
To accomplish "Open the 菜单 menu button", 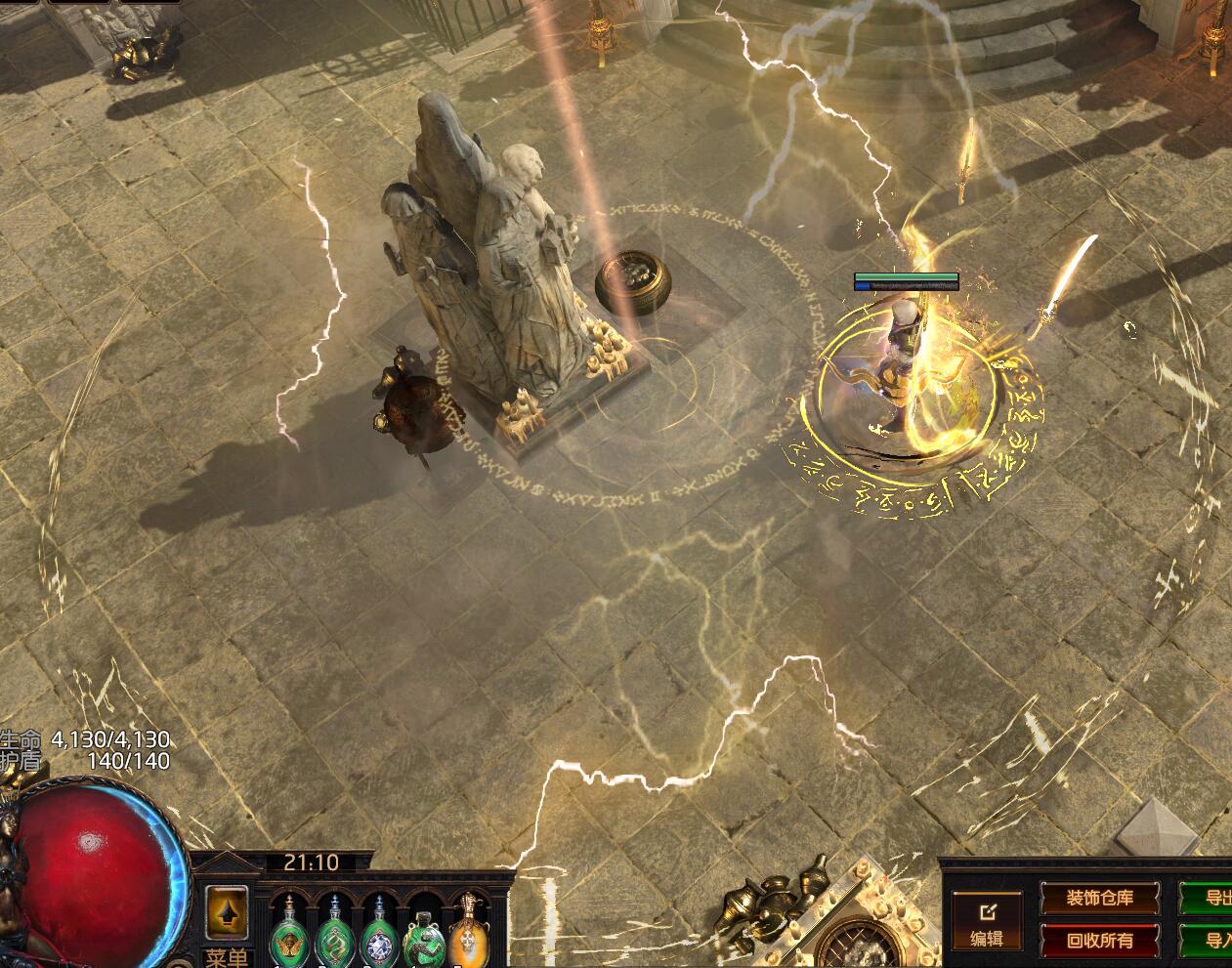I will click(227, 956).
